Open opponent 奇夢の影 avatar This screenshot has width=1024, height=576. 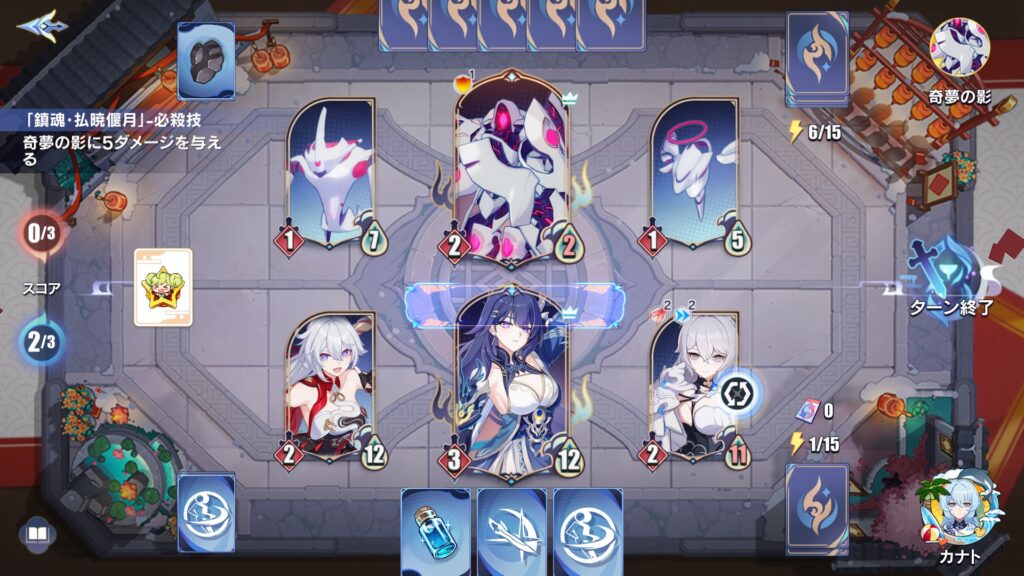point(959,47)
